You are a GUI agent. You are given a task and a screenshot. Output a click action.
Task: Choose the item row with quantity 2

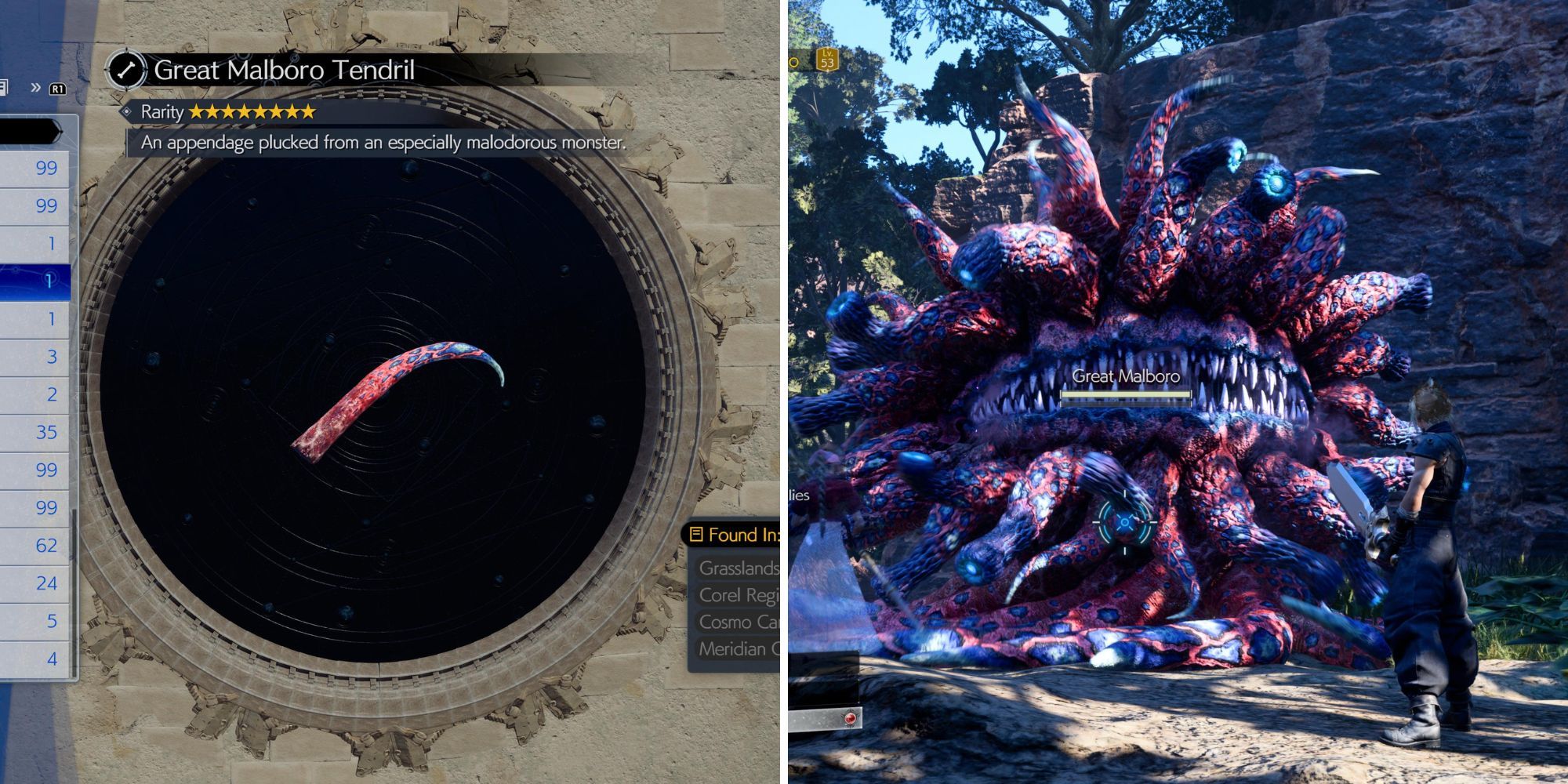35,394
